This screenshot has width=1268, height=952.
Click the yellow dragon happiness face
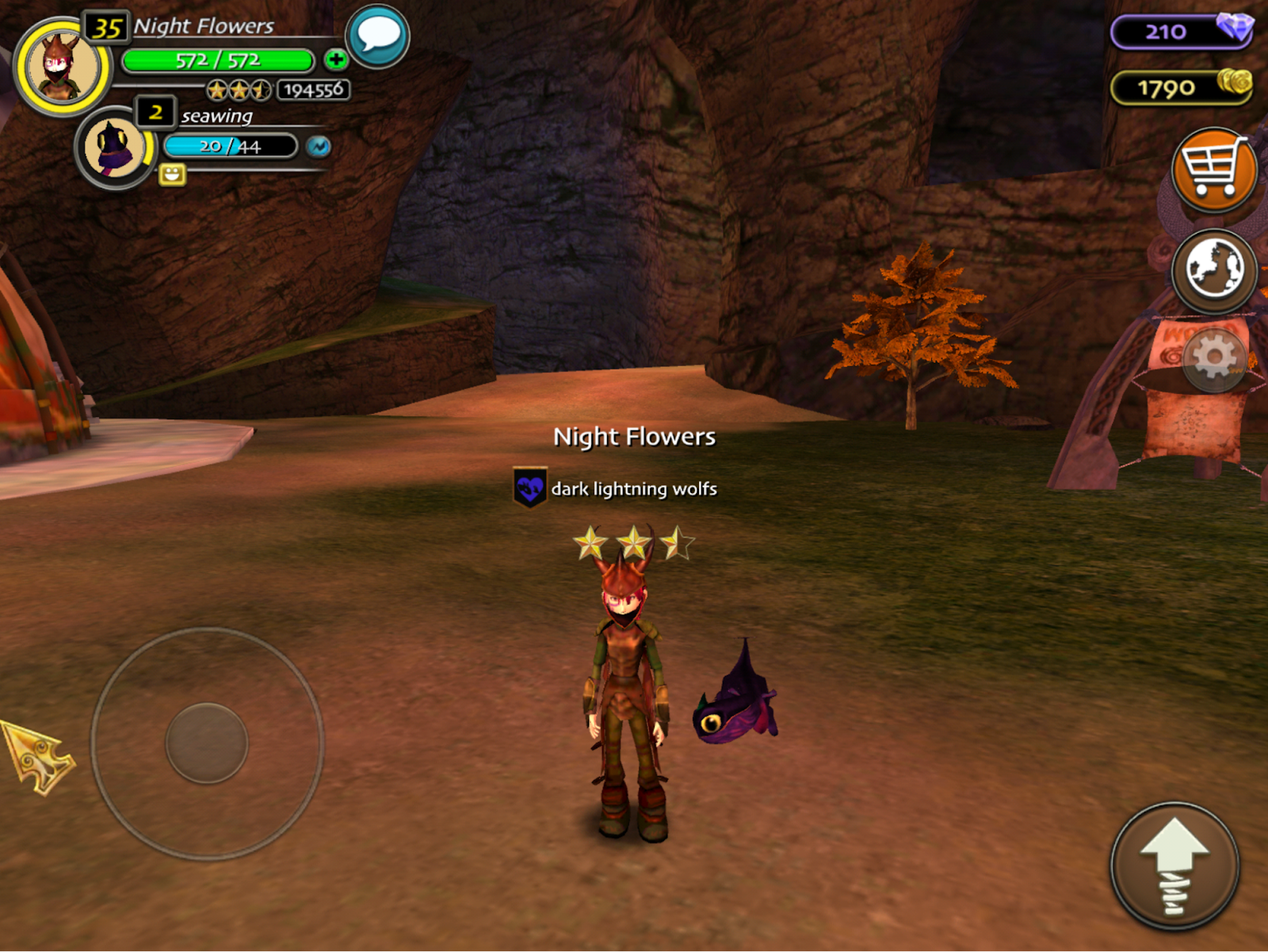[x=172, y=174]
